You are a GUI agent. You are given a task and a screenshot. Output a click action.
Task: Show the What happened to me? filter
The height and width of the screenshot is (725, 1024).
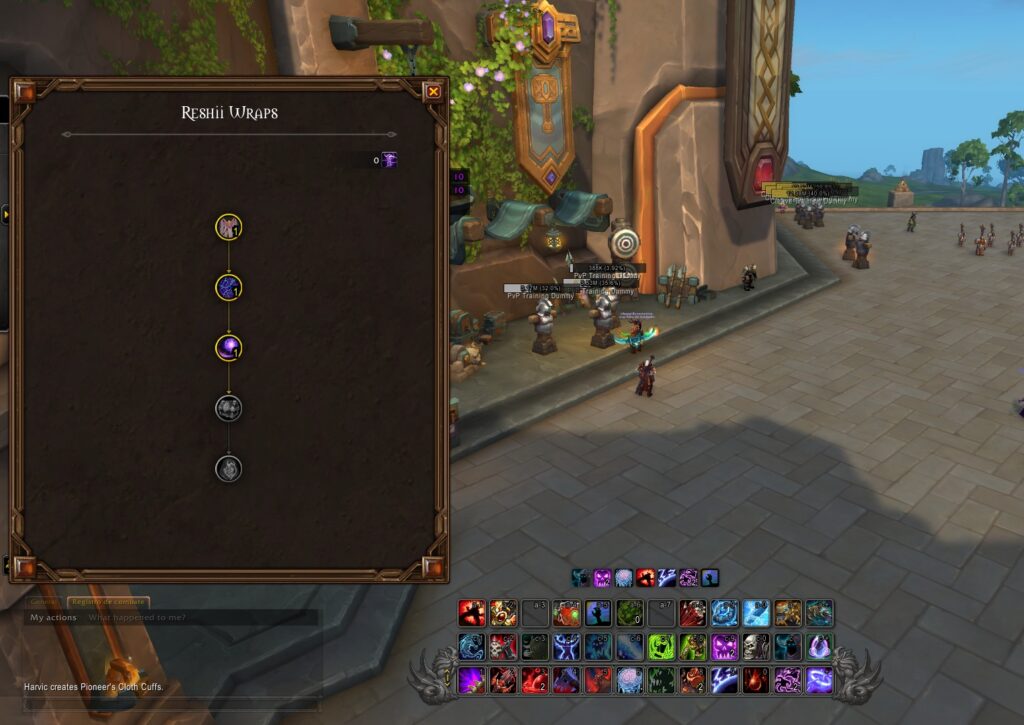click(136, 618)
